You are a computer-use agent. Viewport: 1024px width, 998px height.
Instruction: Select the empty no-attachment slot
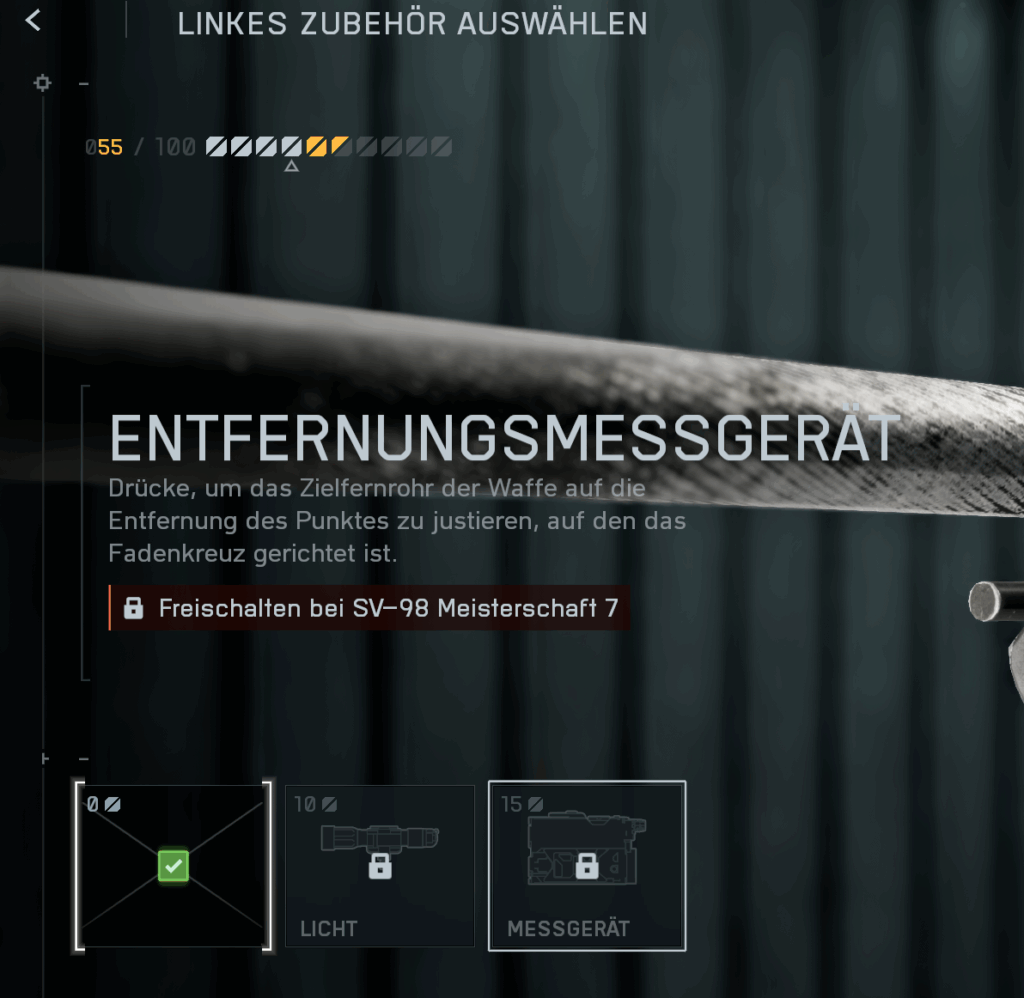[173, 866]
